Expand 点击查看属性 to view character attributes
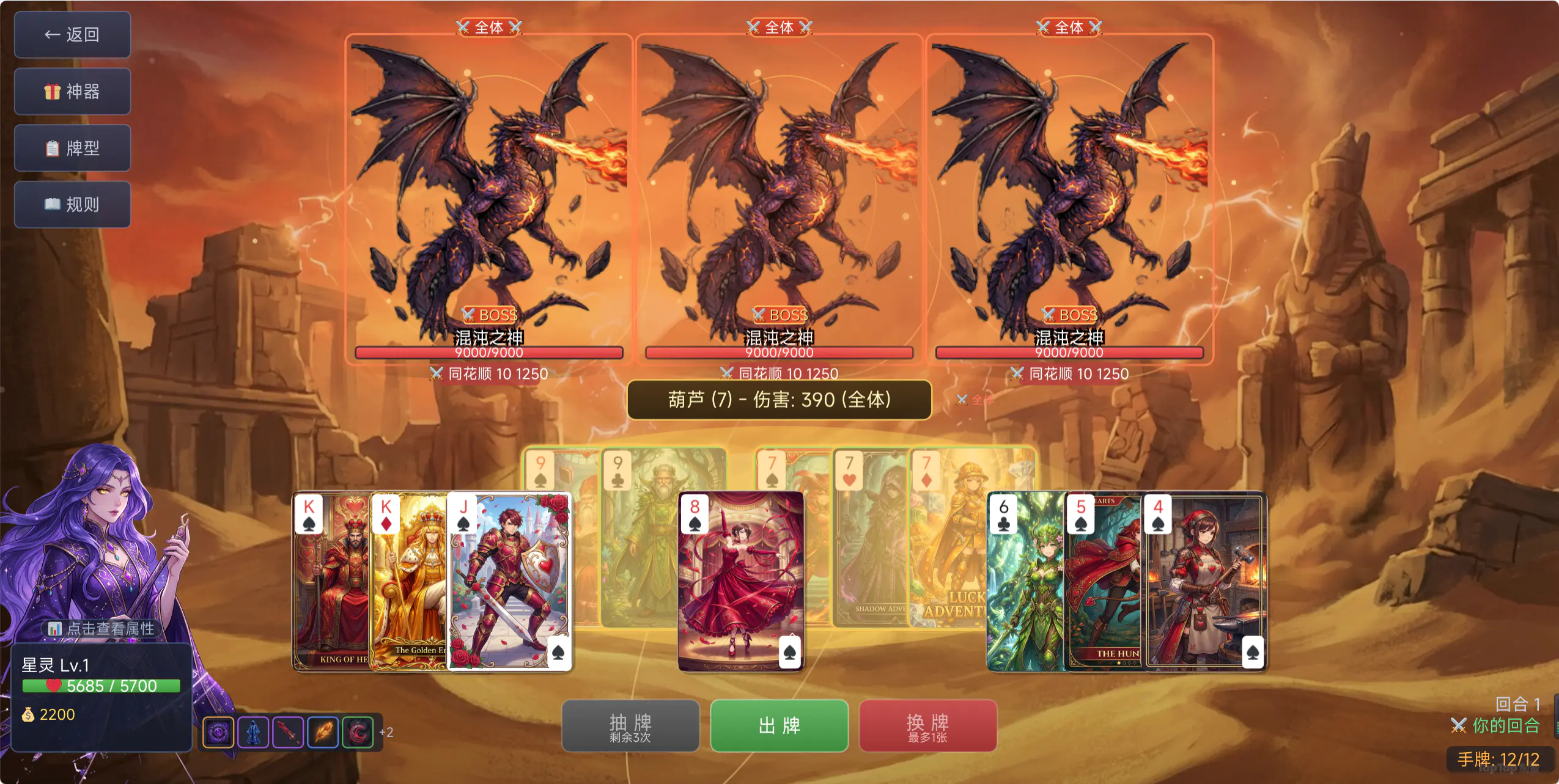 click(101, 628)
